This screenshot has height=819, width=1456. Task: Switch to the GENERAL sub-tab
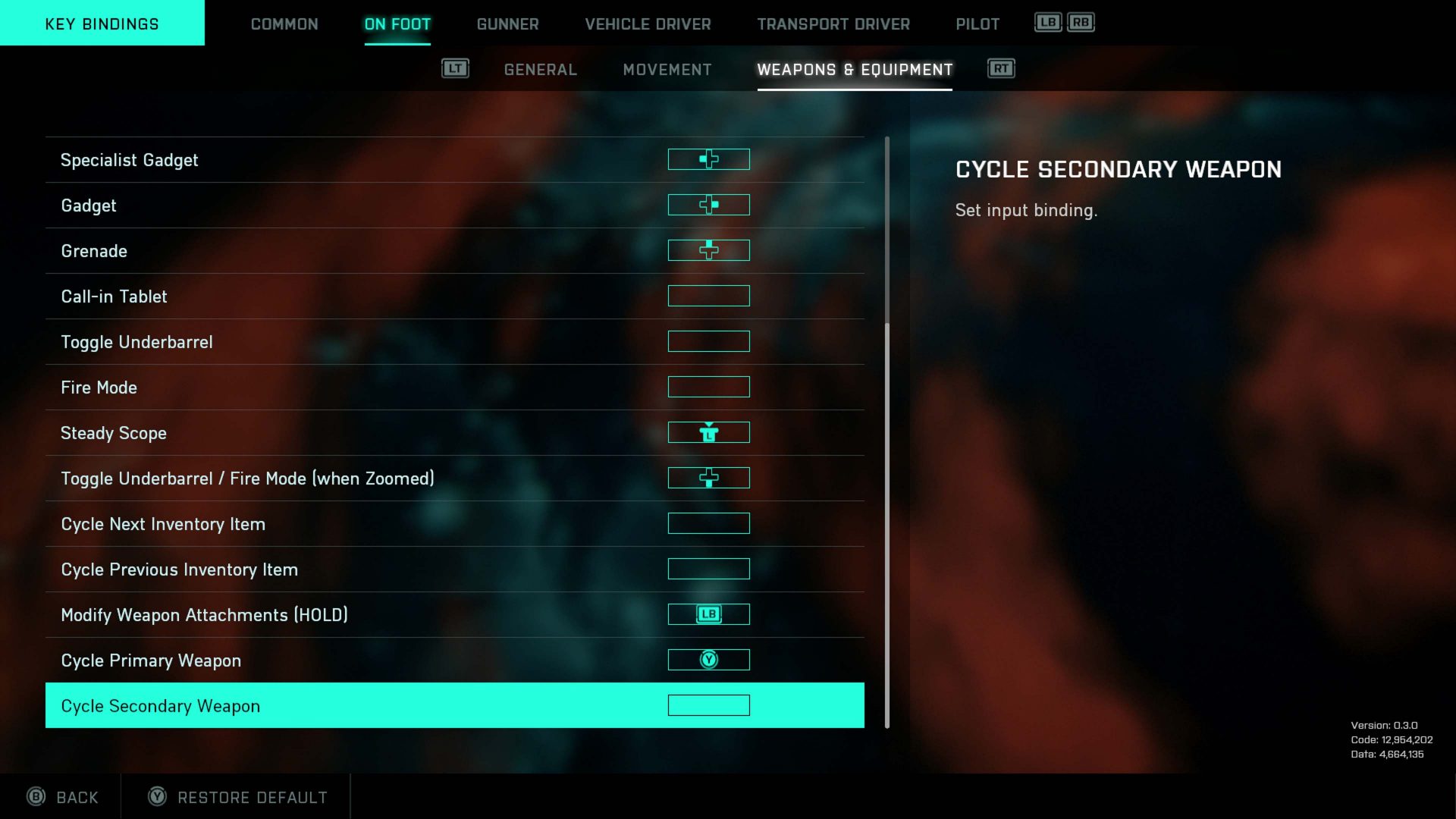[539, 69]
